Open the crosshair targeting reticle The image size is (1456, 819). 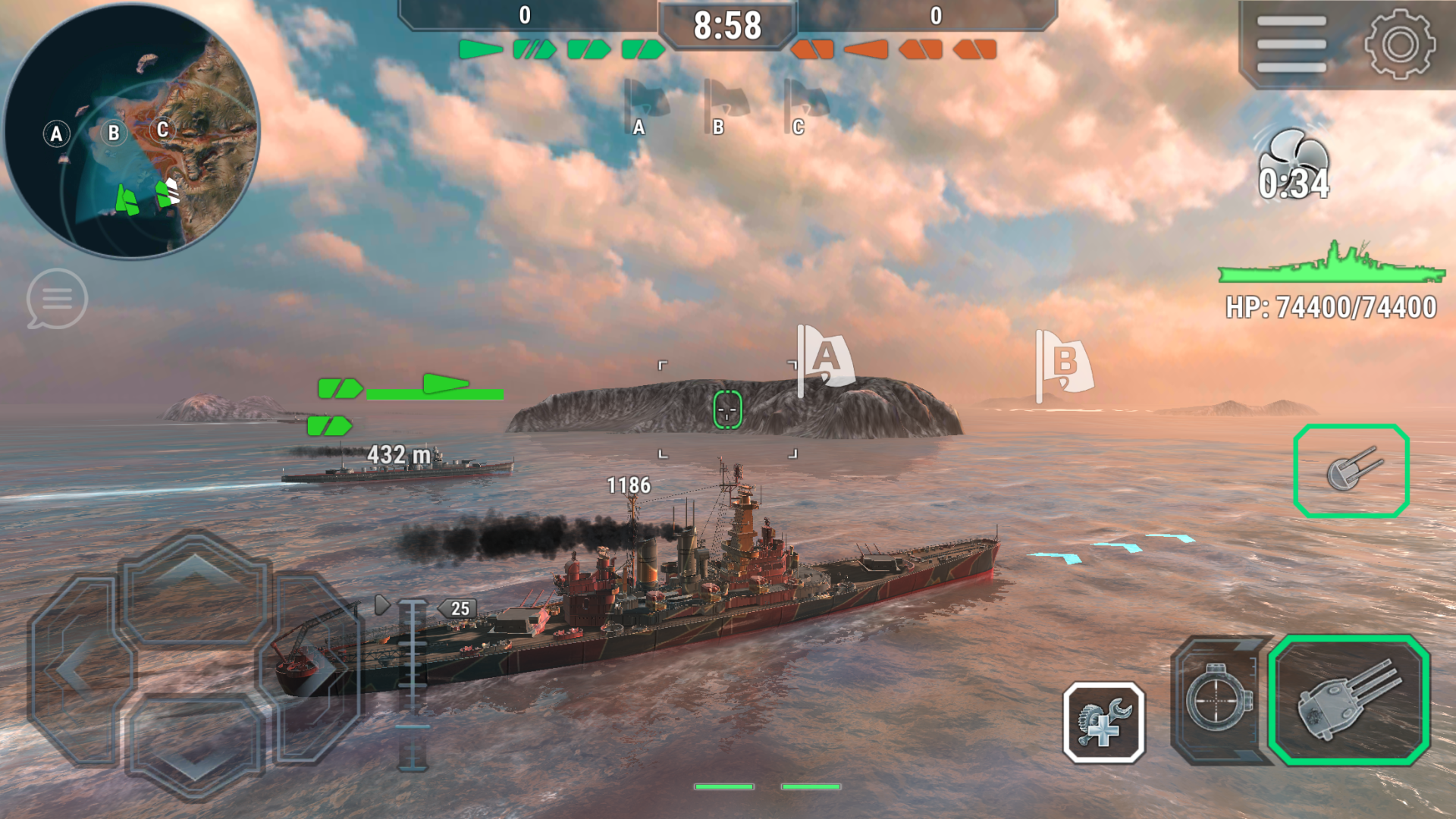[727, 407]
